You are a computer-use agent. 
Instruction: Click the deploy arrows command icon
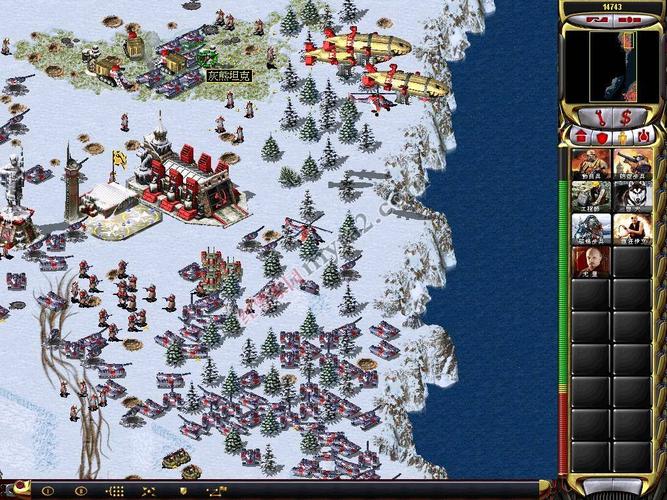pyautogui.click(x=150, y=491)
